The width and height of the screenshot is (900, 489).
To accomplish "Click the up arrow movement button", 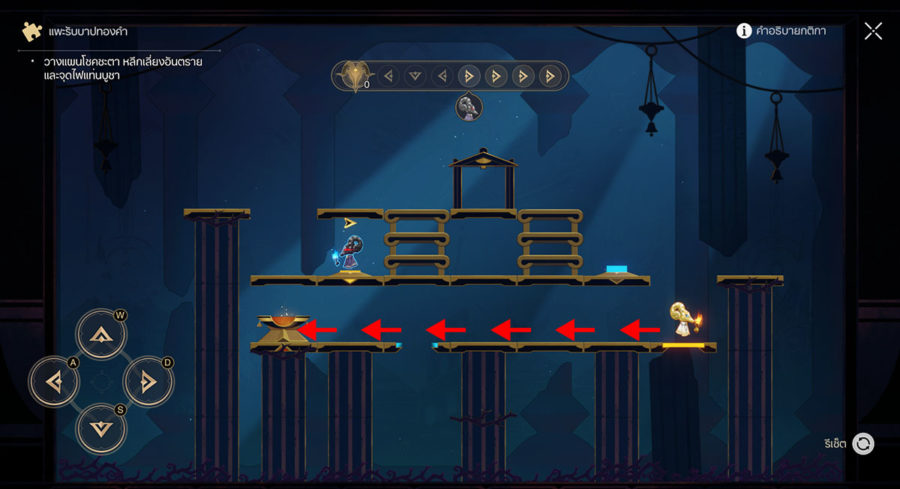I will coord(101,334).
